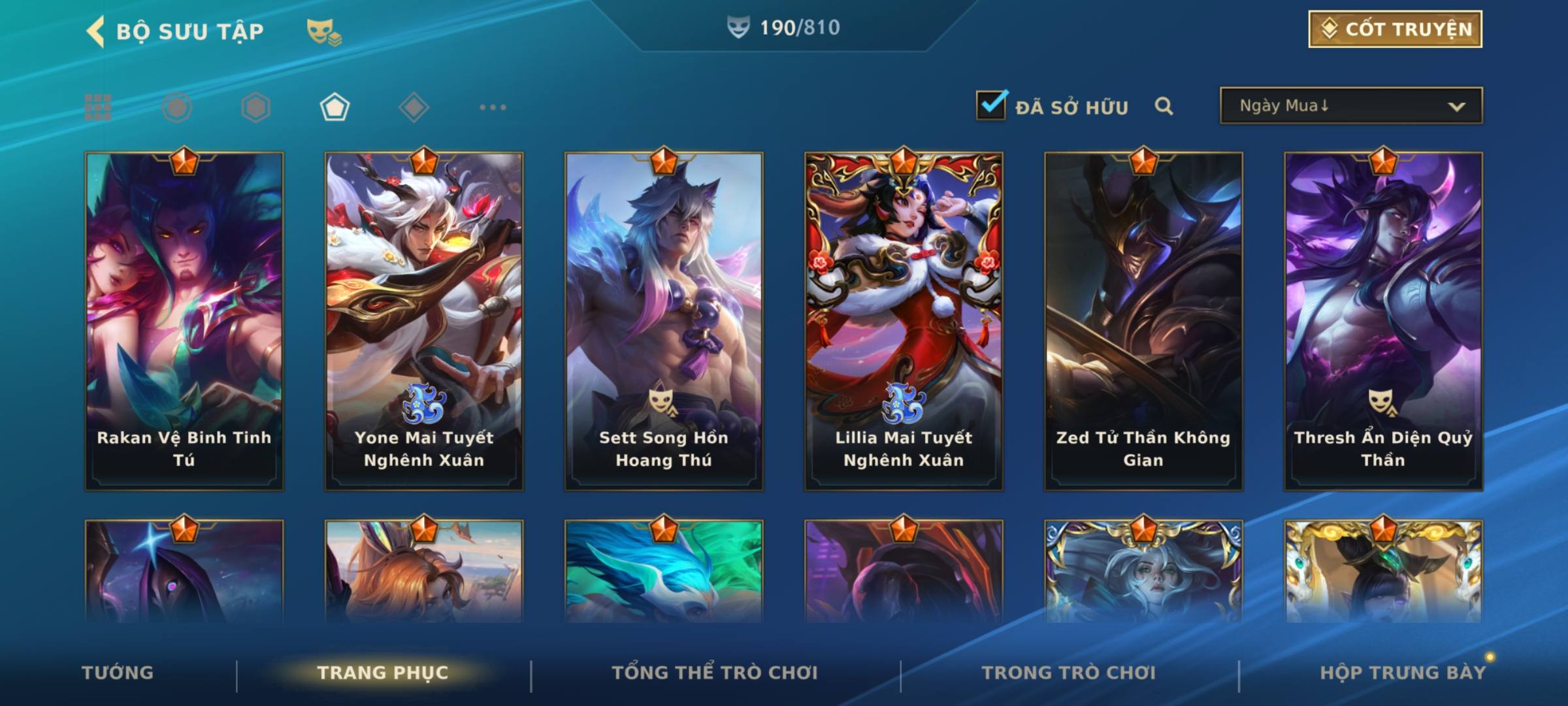Screen dimensions: 1568x706
Task: Click the gold mask icon beside title
Action: (323, 31)
